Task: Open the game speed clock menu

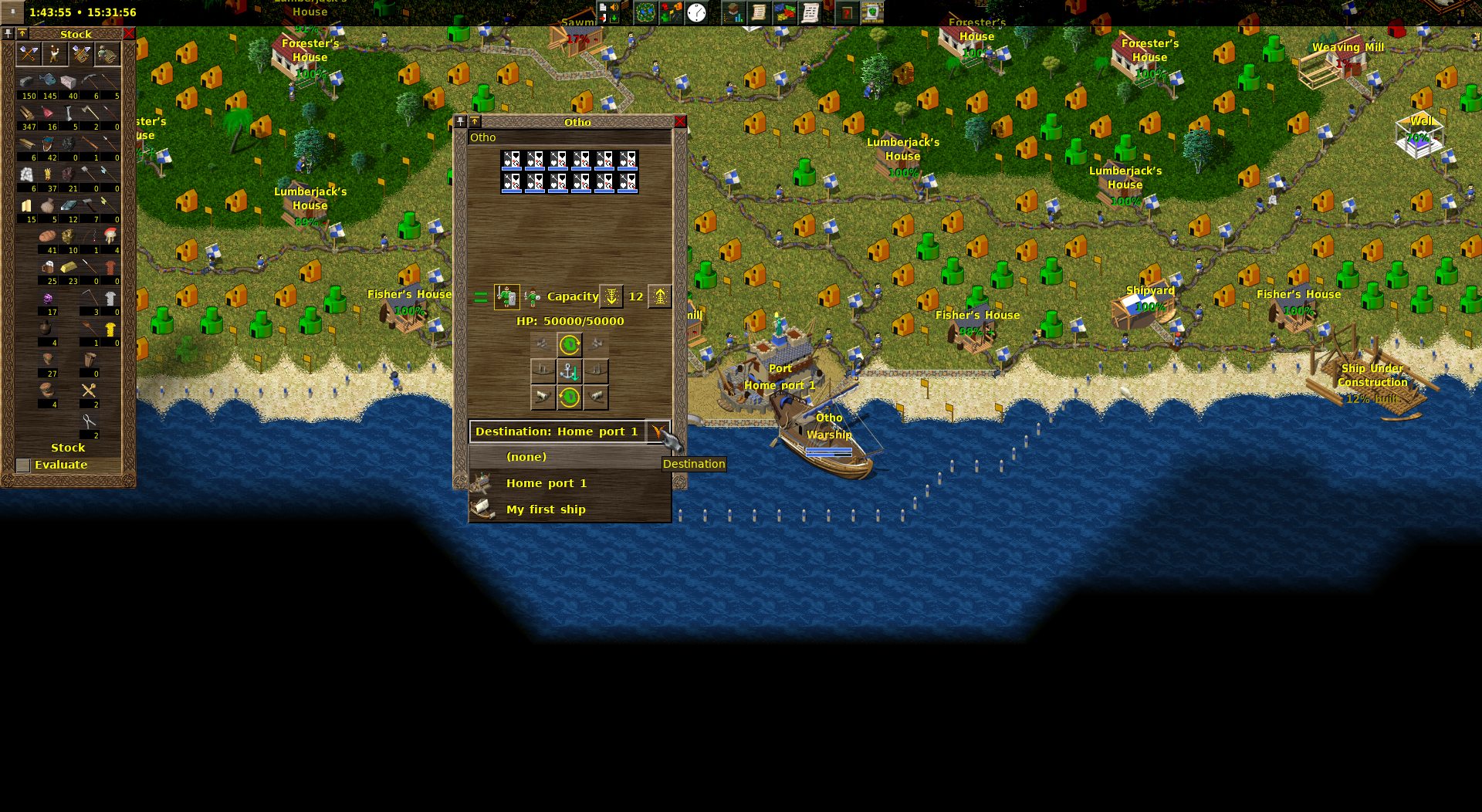Action: (x=696, y=12)
